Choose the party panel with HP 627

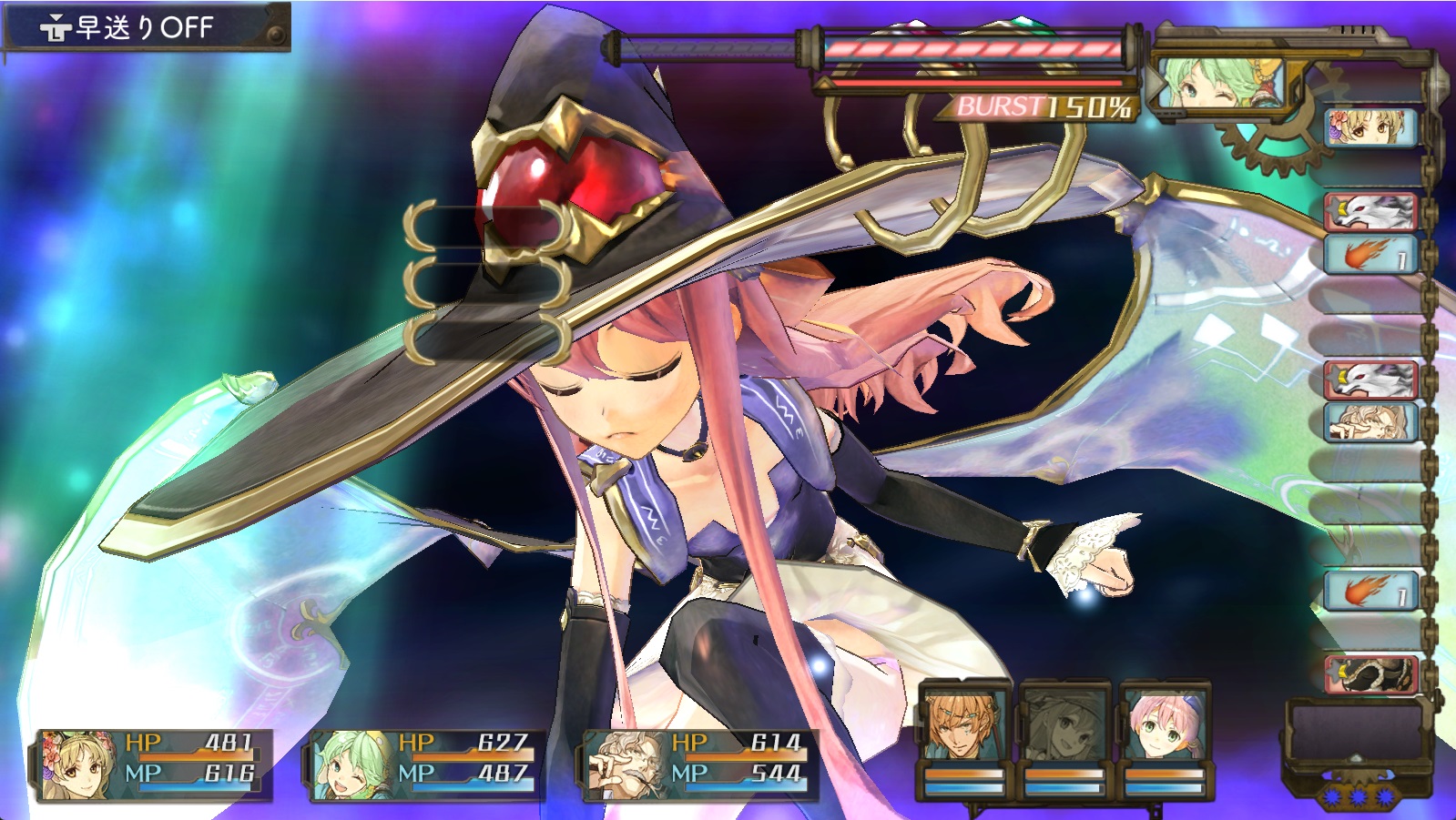tap(426, 764)
